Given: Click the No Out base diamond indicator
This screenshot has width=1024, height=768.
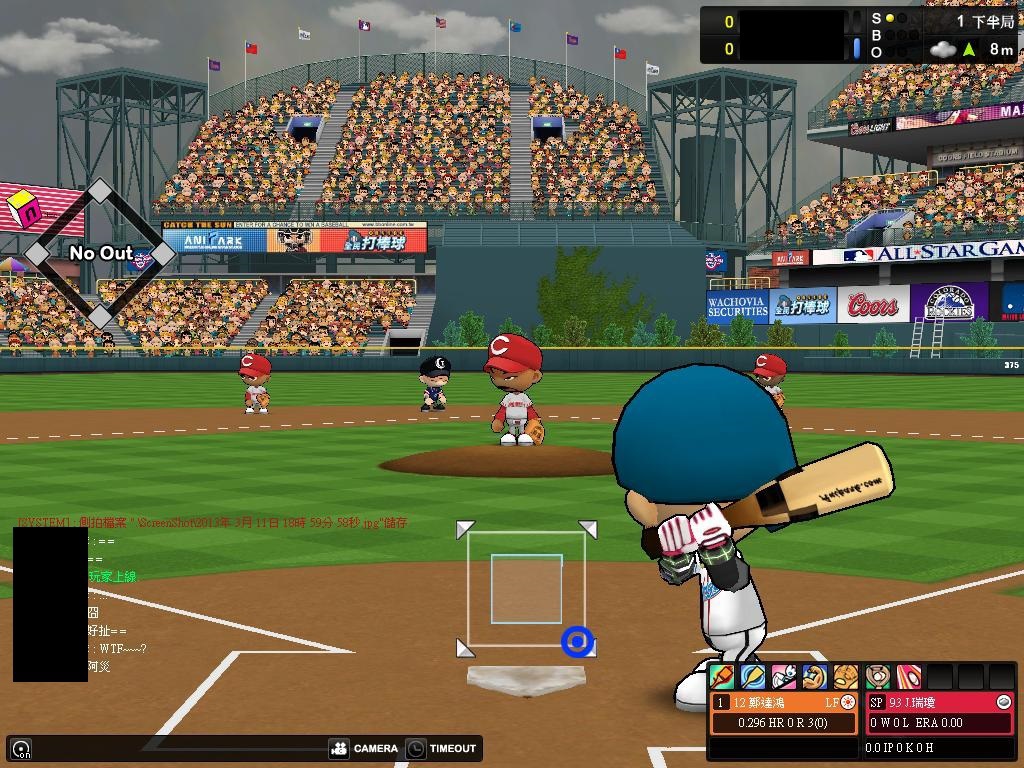Looking at the screenshot, I should point(100,254).
